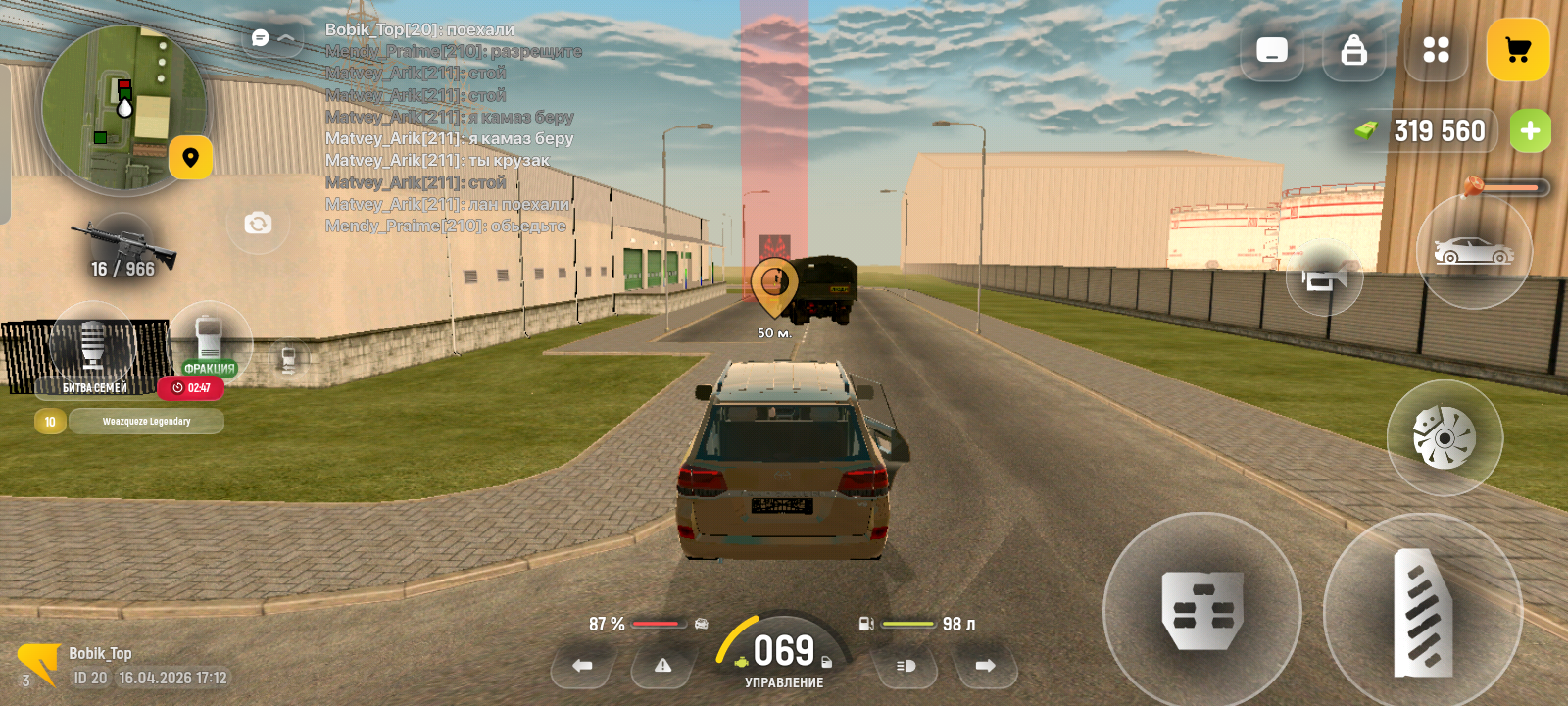The image size is (1568, 706).
Task: Activate the faction radio button
Action: [x=209, y=339]
